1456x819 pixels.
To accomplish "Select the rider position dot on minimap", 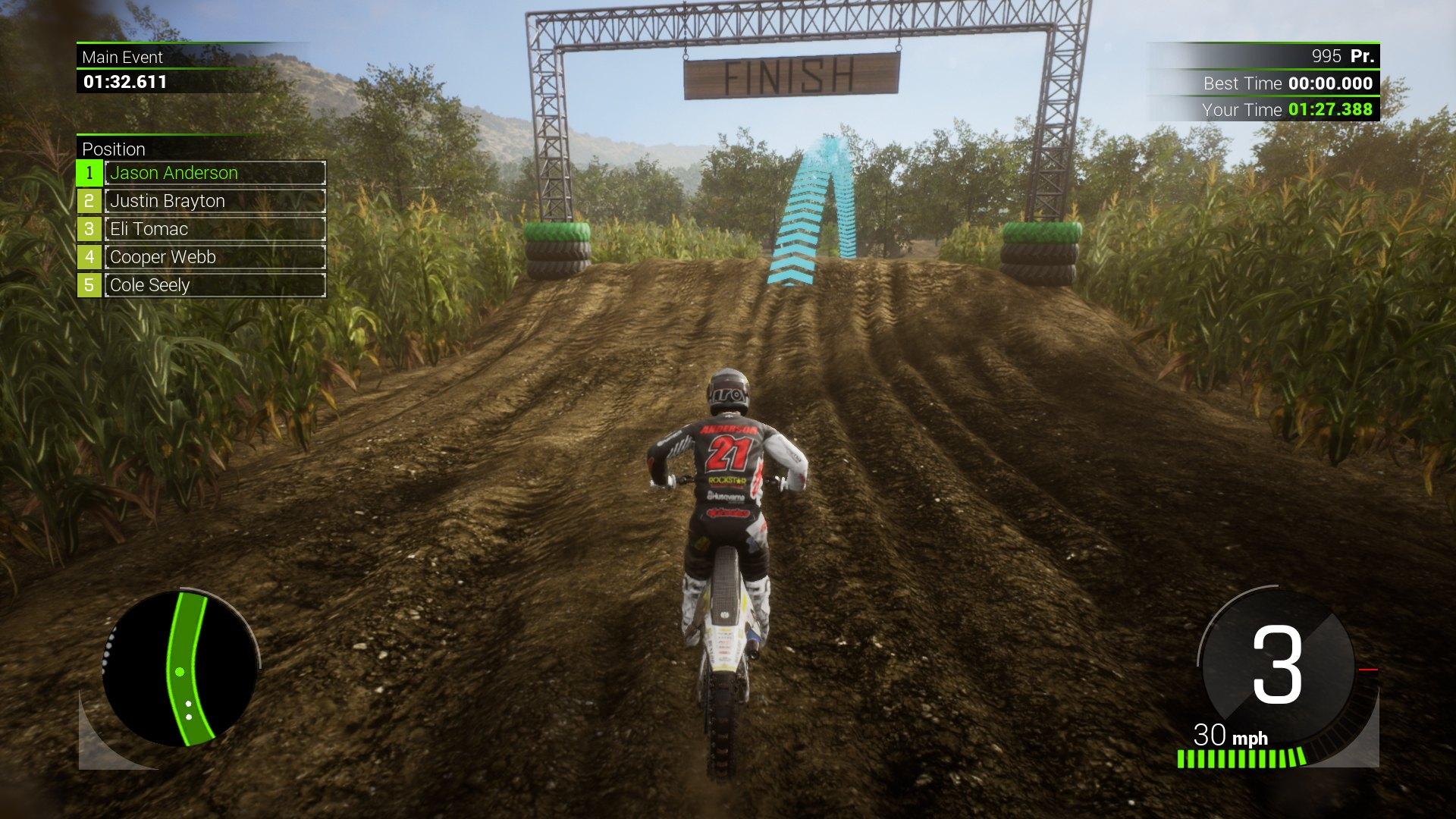I will pyautogui.click(x=180, y=671).
